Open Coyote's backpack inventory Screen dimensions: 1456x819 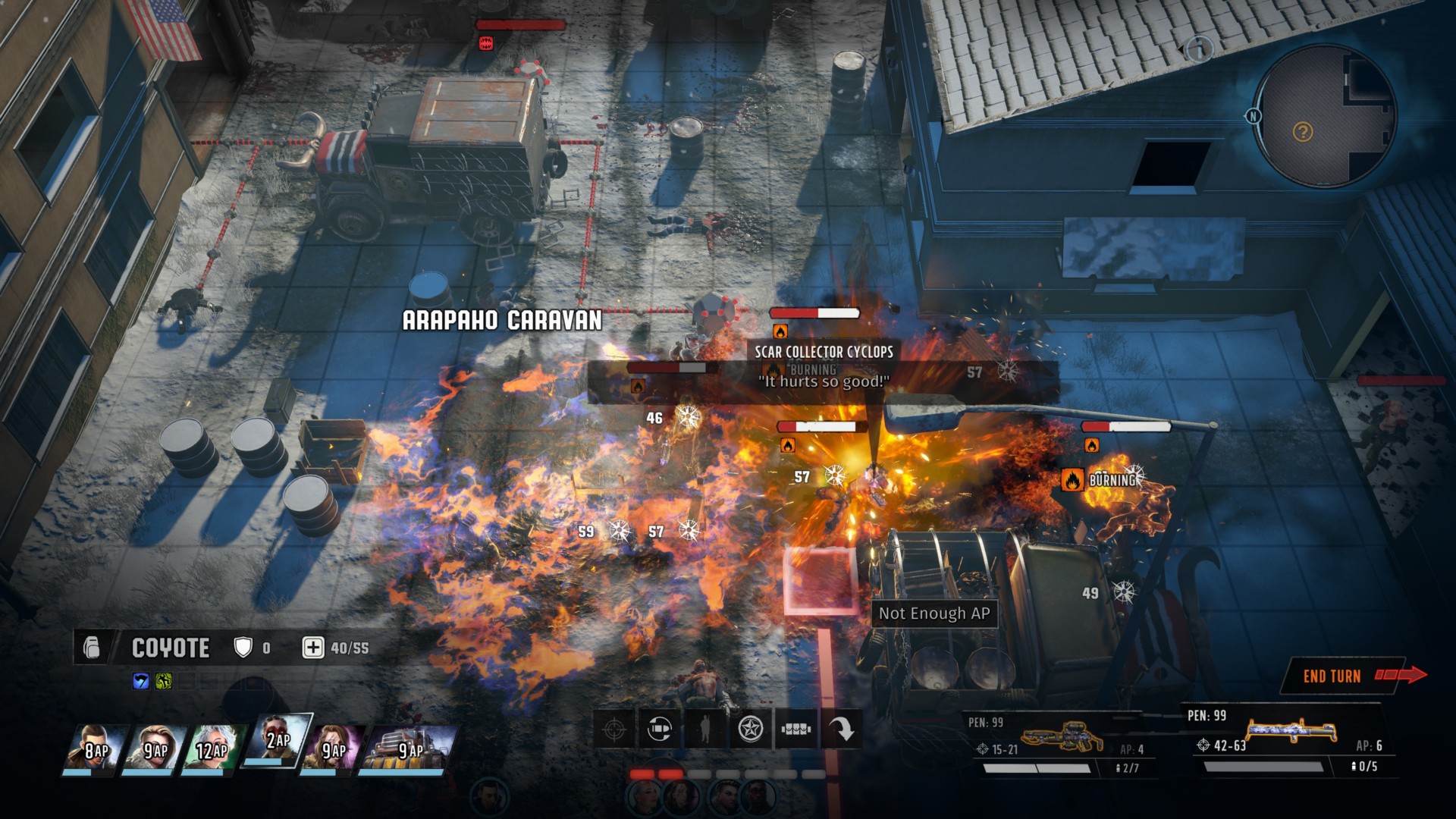92,648
